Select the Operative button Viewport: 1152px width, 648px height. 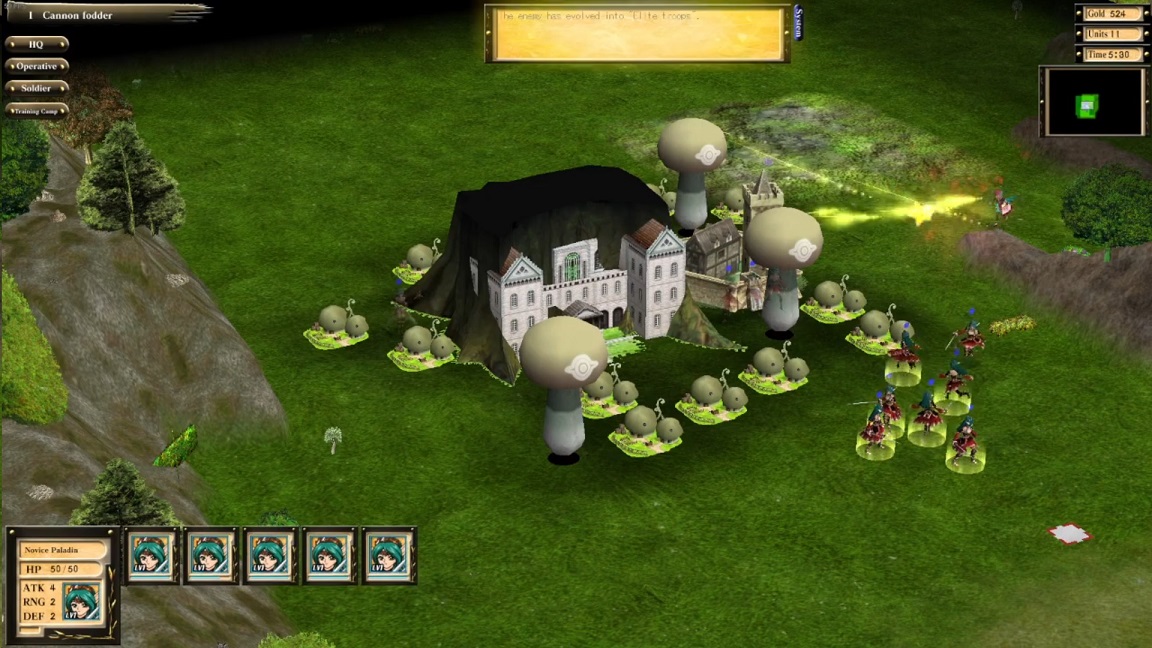pos(37,66)
